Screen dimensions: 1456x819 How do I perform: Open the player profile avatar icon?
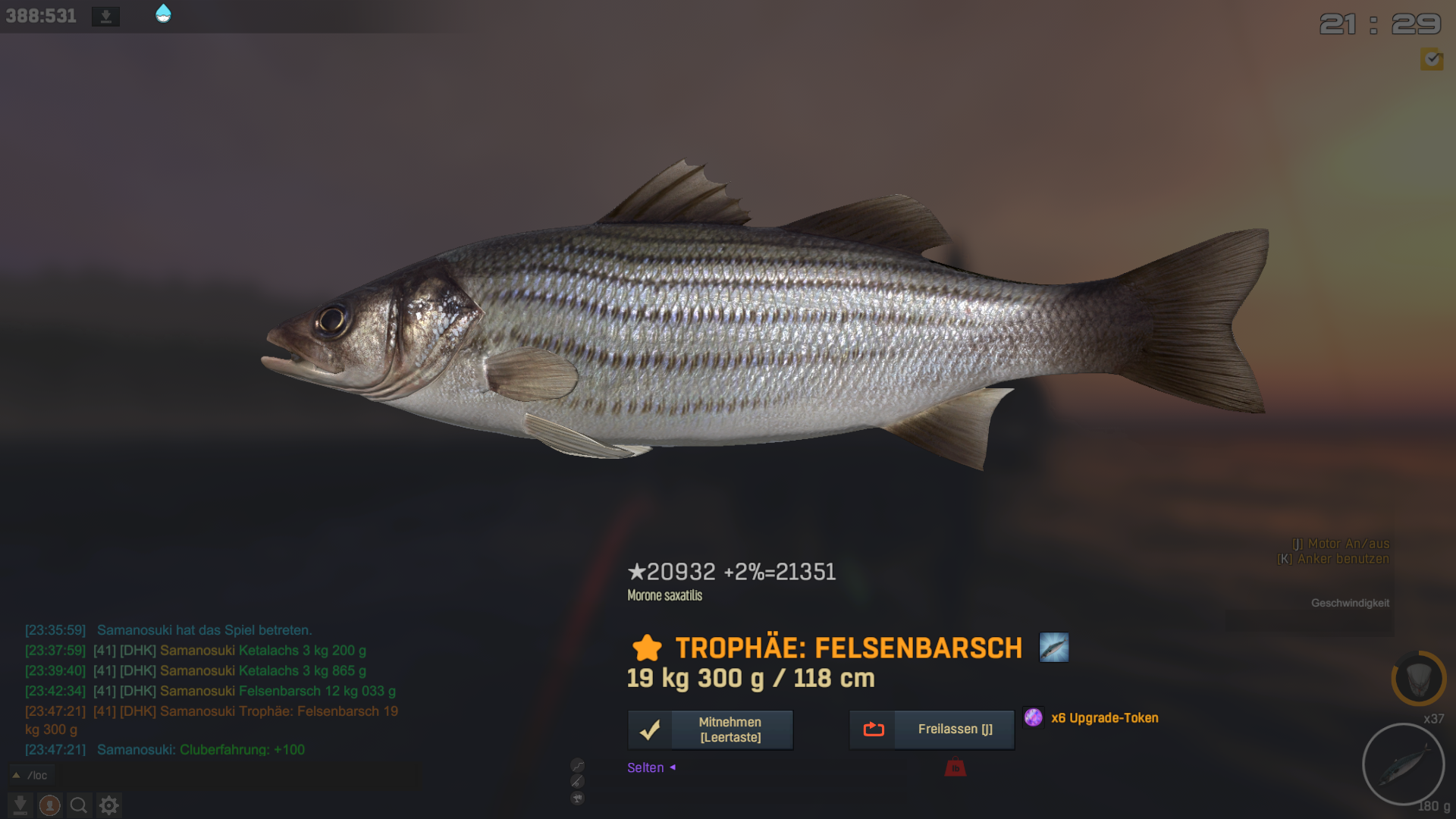[50, 805]
